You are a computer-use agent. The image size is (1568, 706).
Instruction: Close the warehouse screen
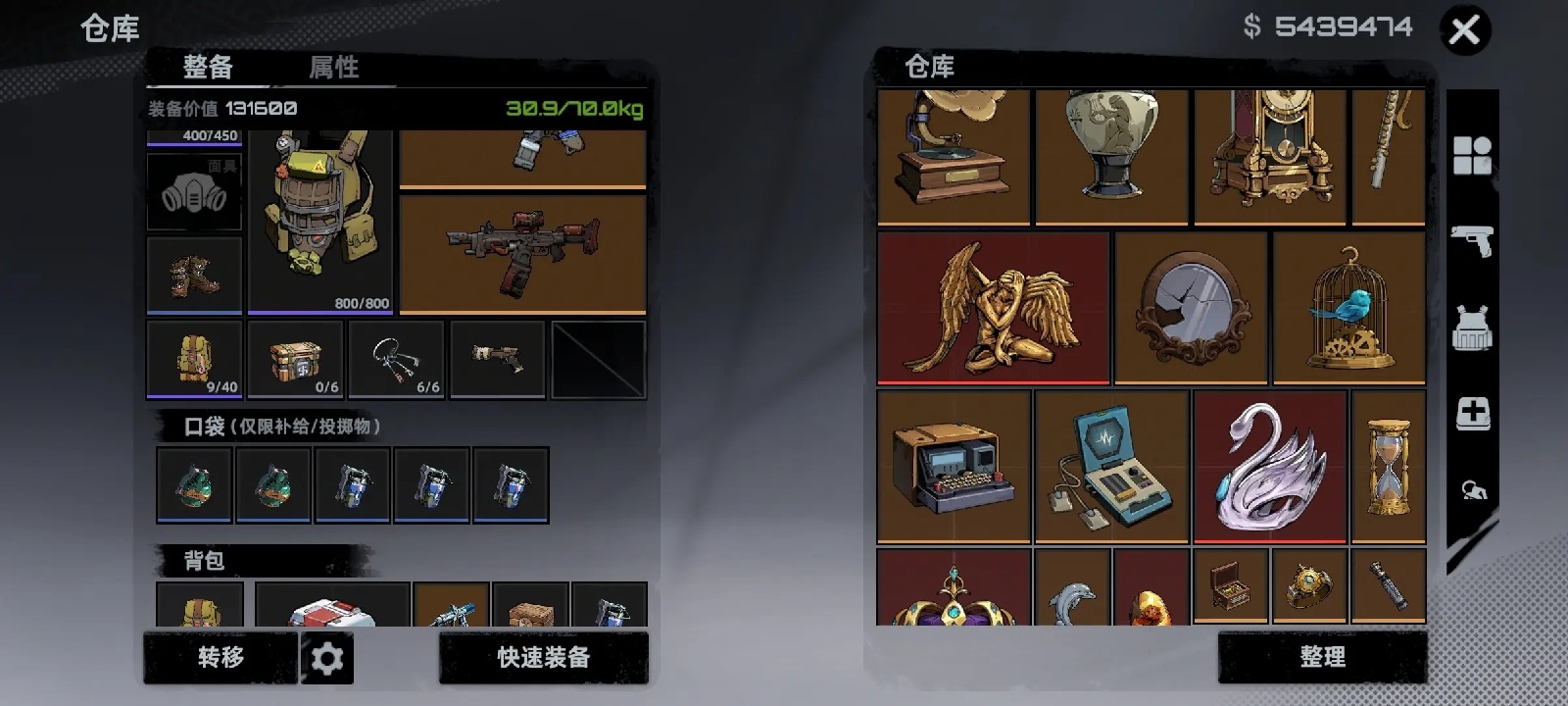(x=1464, y=30)
